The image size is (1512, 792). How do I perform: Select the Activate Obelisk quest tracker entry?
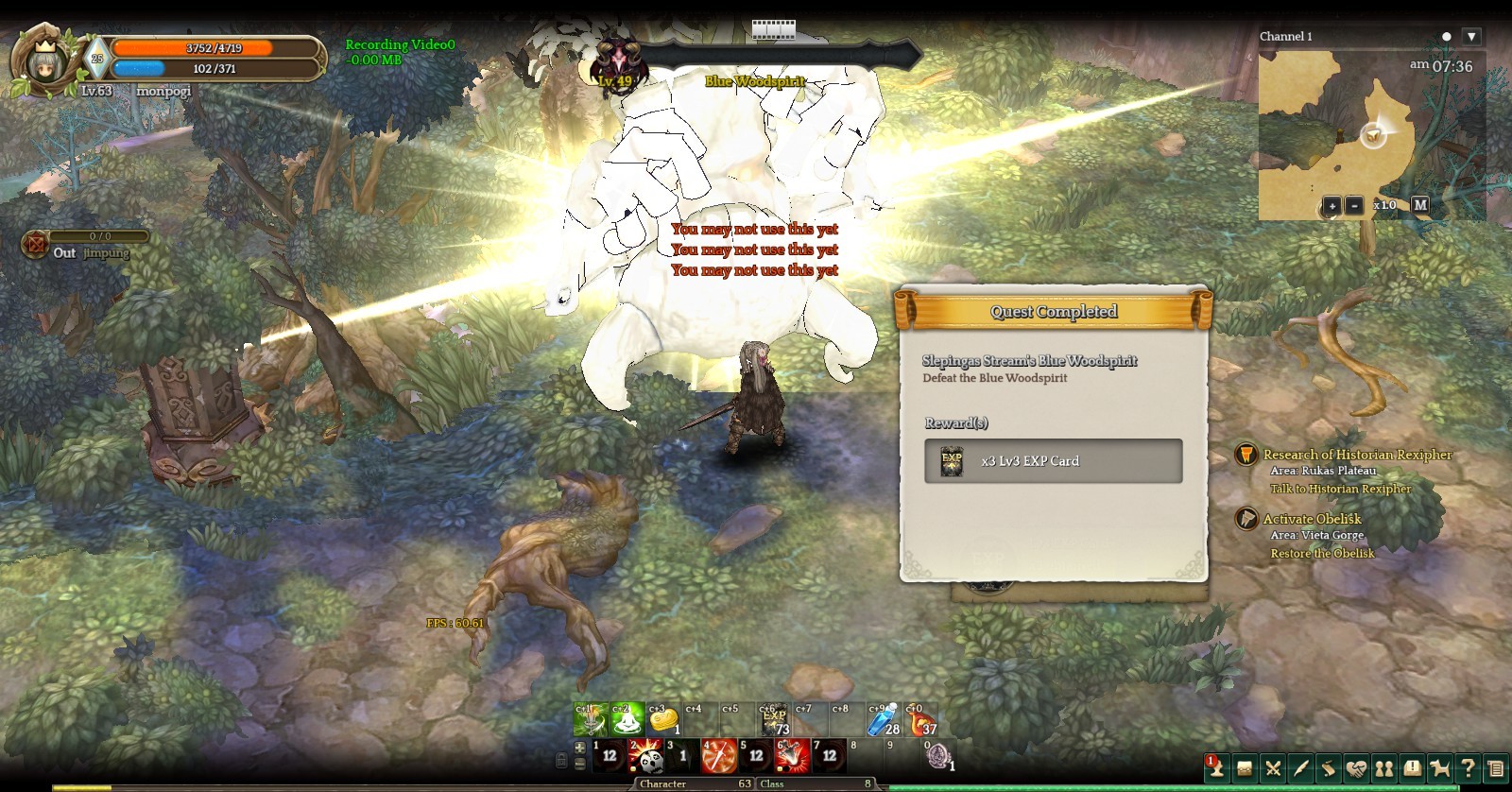tap(1312, 519)
